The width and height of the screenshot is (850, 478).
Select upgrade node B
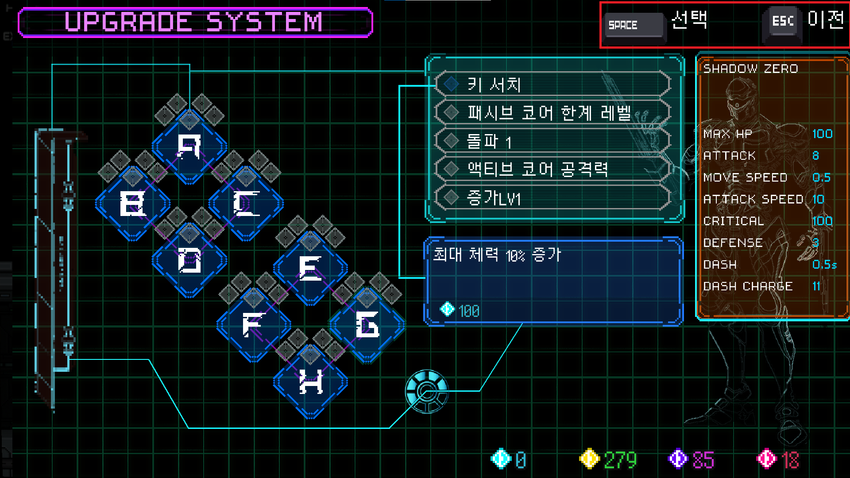tap(132, 204)
